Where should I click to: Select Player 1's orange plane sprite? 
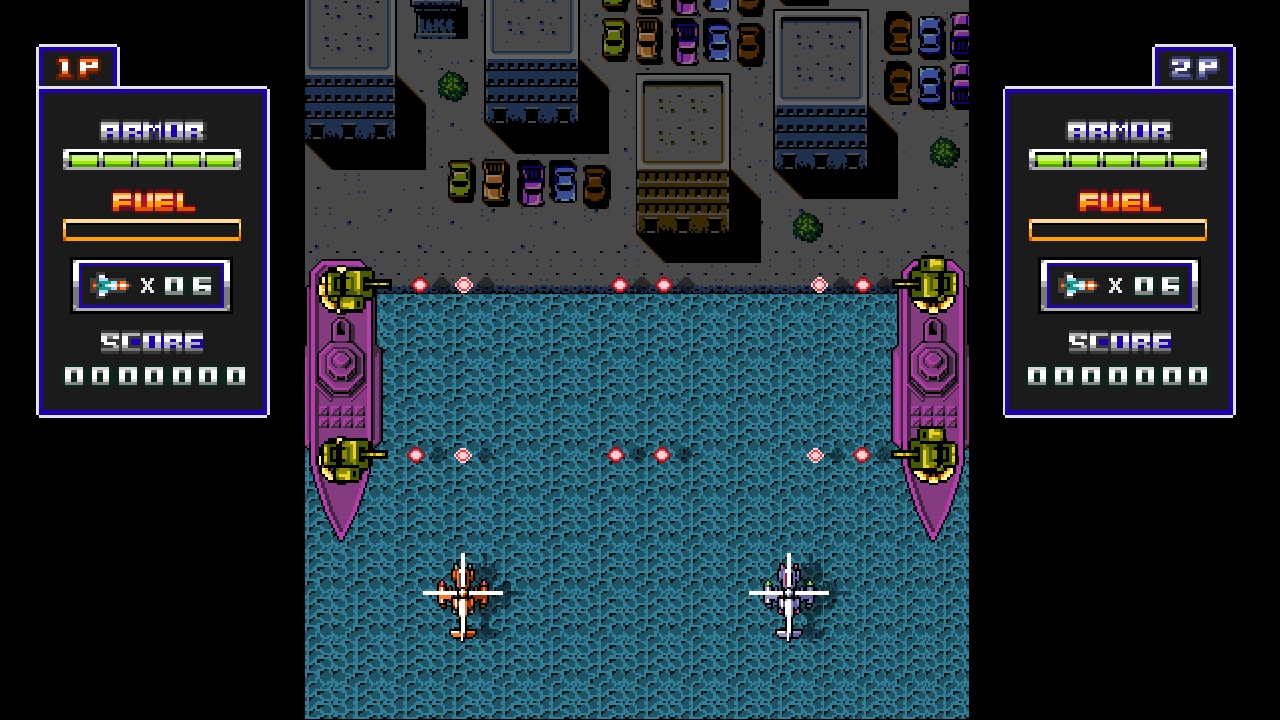tap(465, 595)
